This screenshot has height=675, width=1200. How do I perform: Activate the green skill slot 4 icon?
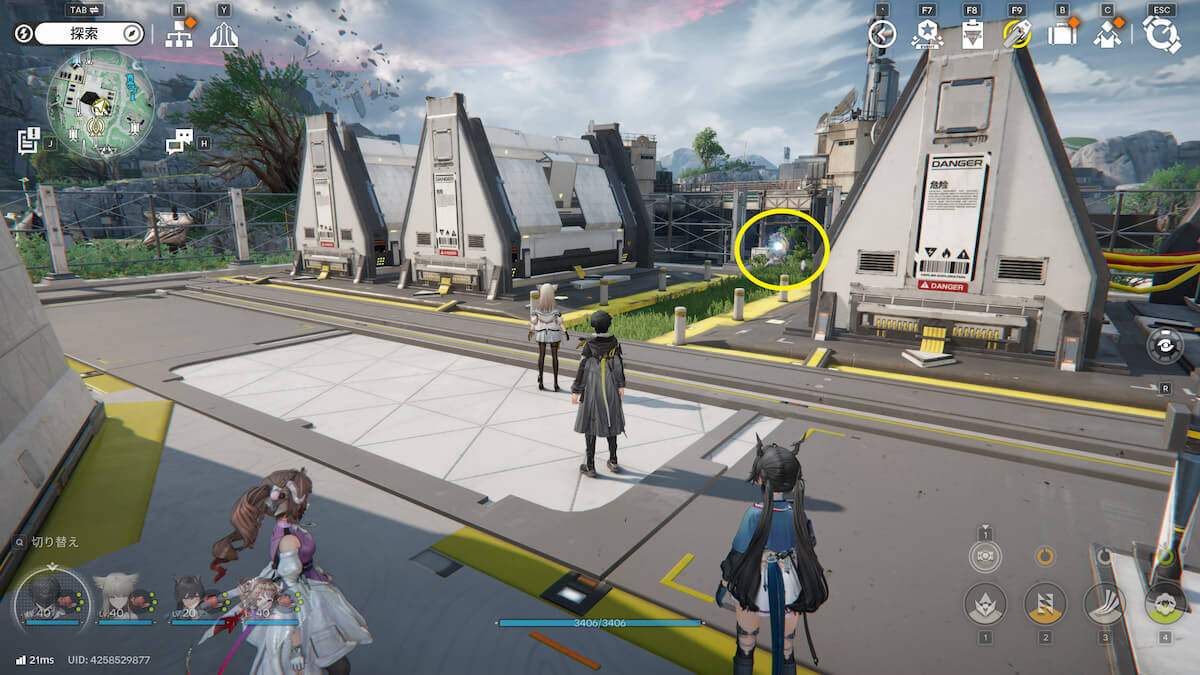pyautogui.click(x=1164, y=603)
